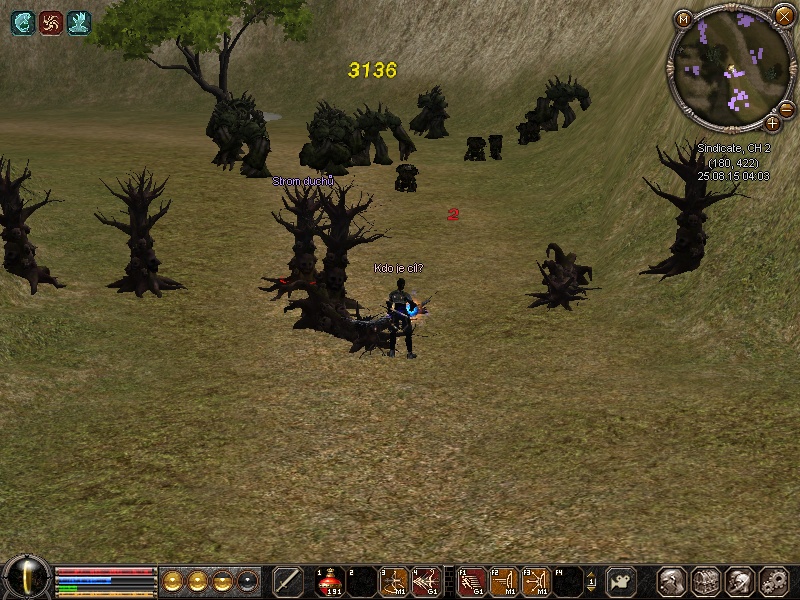Trigger the skill in quickslot F1
Viewport: 800px width, 600px height.
472,581
